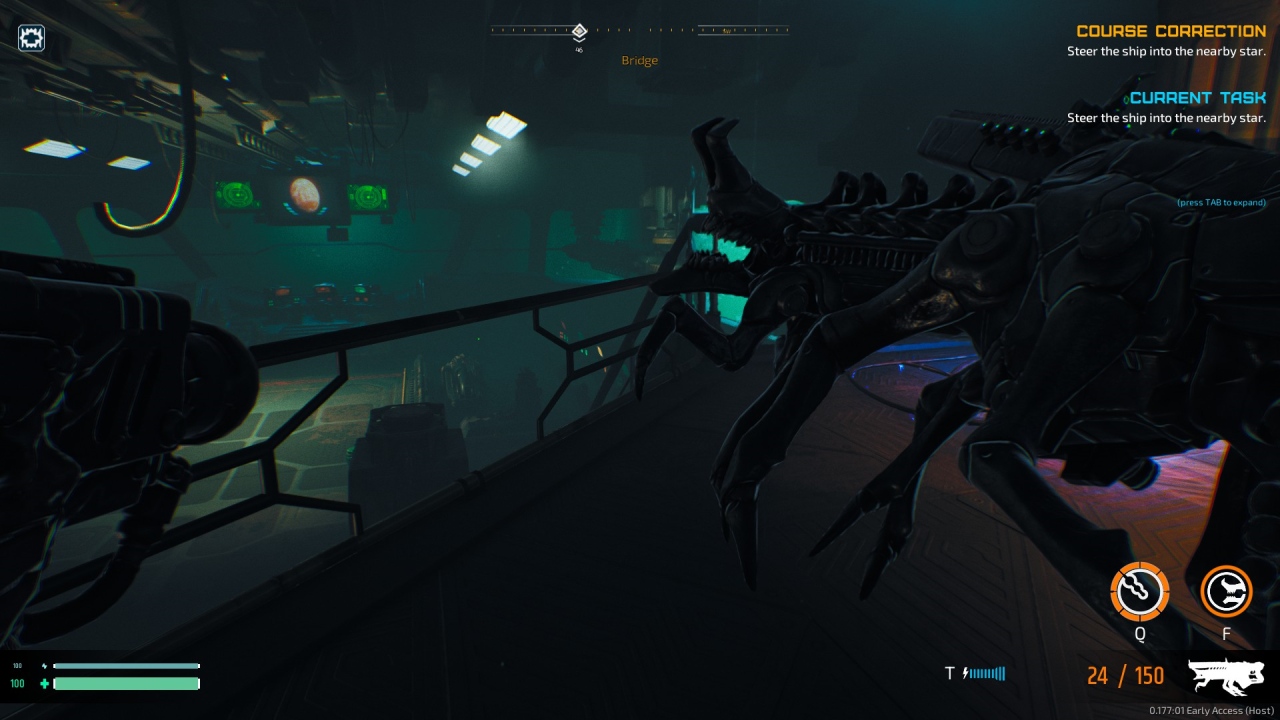Activate the segmented-ring worm ability icon
Image resolution: width=1280 pixels, height=720 pixels.
tap(1139, 592)
